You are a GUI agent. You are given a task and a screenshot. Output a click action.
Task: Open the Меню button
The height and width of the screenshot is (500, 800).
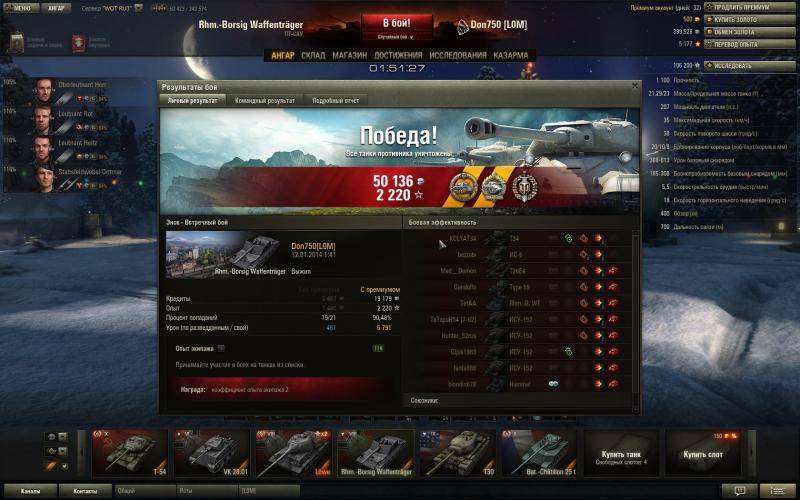22,7
